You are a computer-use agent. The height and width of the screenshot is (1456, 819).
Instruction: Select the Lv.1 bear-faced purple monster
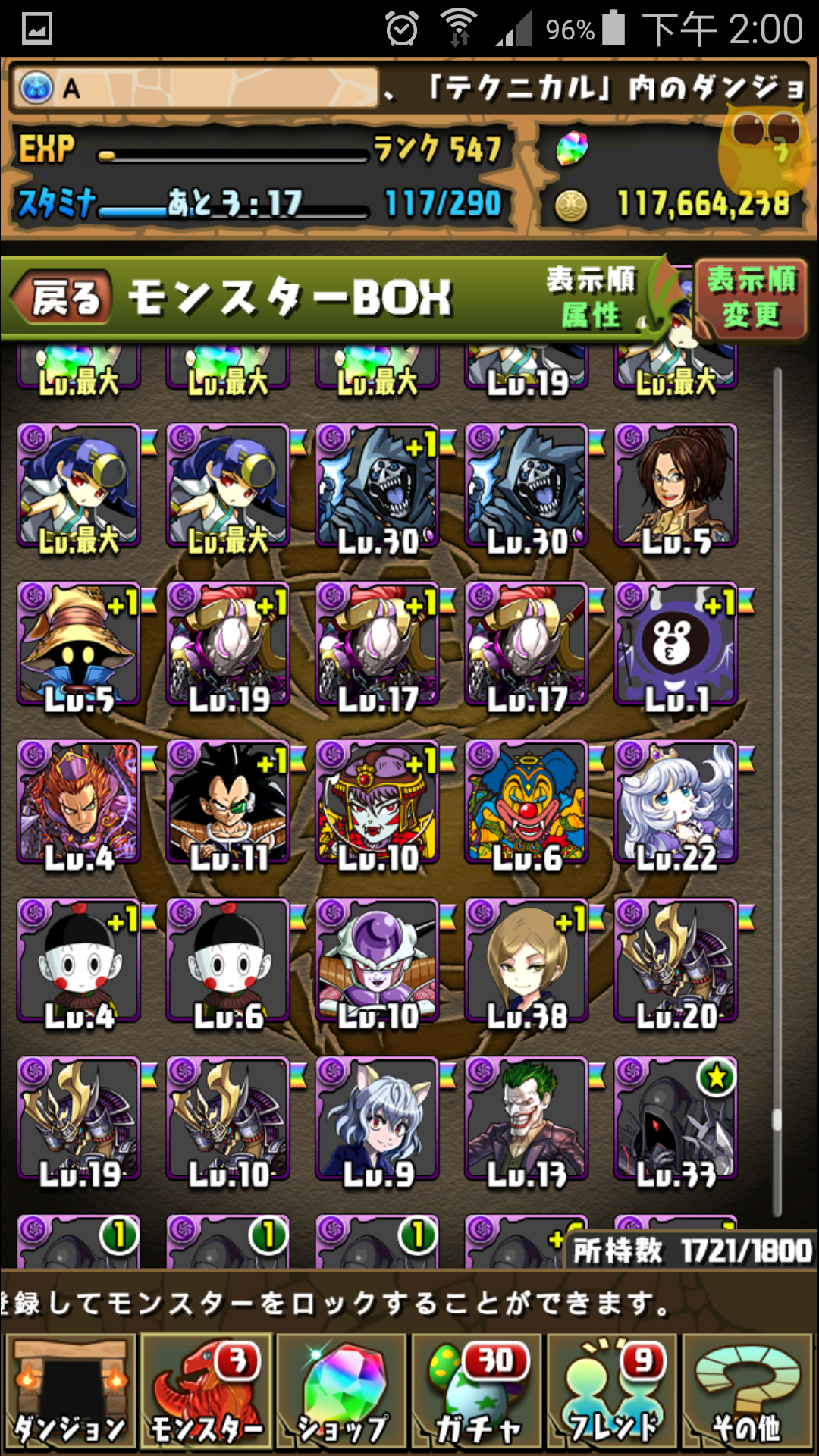(676, 645)
